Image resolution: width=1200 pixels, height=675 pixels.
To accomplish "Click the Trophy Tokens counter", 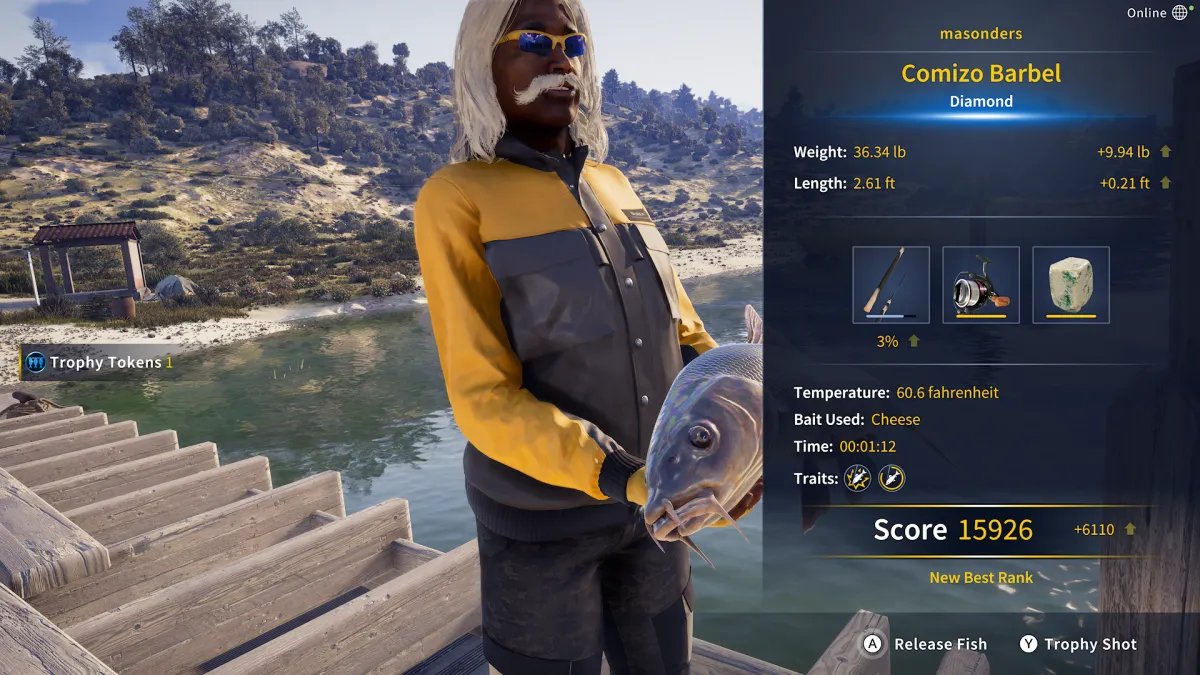I will (x=99, y=362).
